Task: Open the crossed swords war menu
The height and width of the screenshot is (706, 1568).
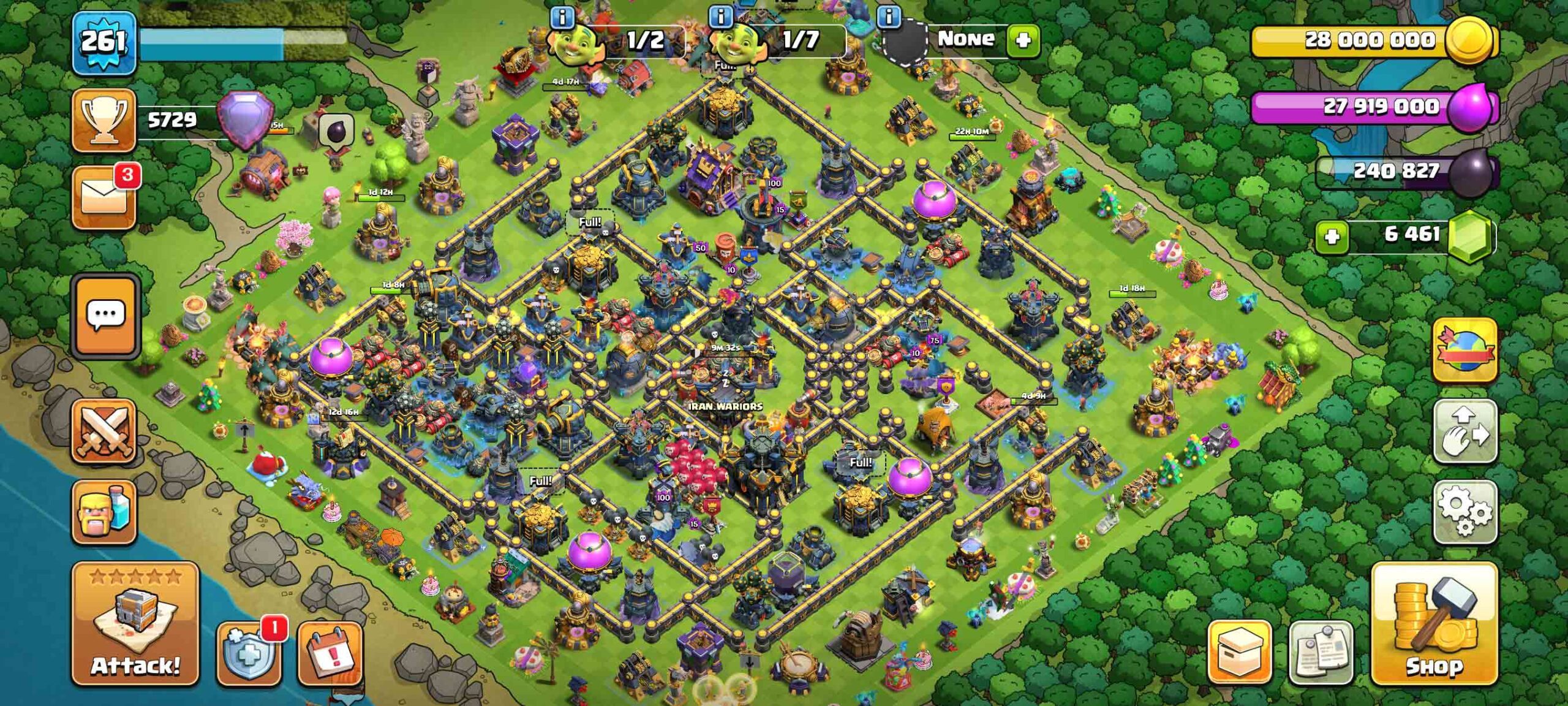Action: tap(104, 431)
